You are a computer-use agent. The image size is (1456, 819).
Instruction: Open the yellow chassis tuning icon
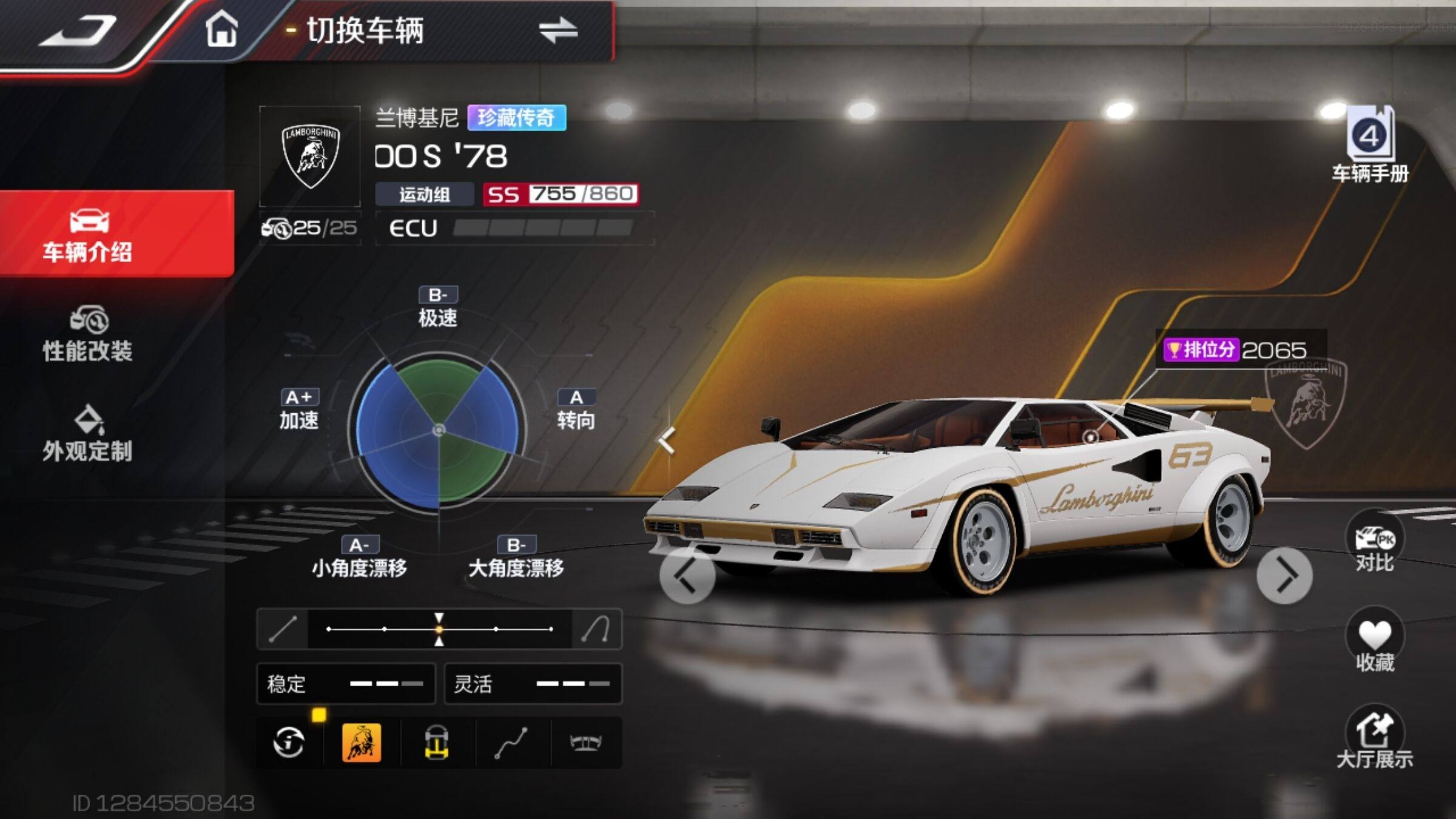[x=437, y=742]
